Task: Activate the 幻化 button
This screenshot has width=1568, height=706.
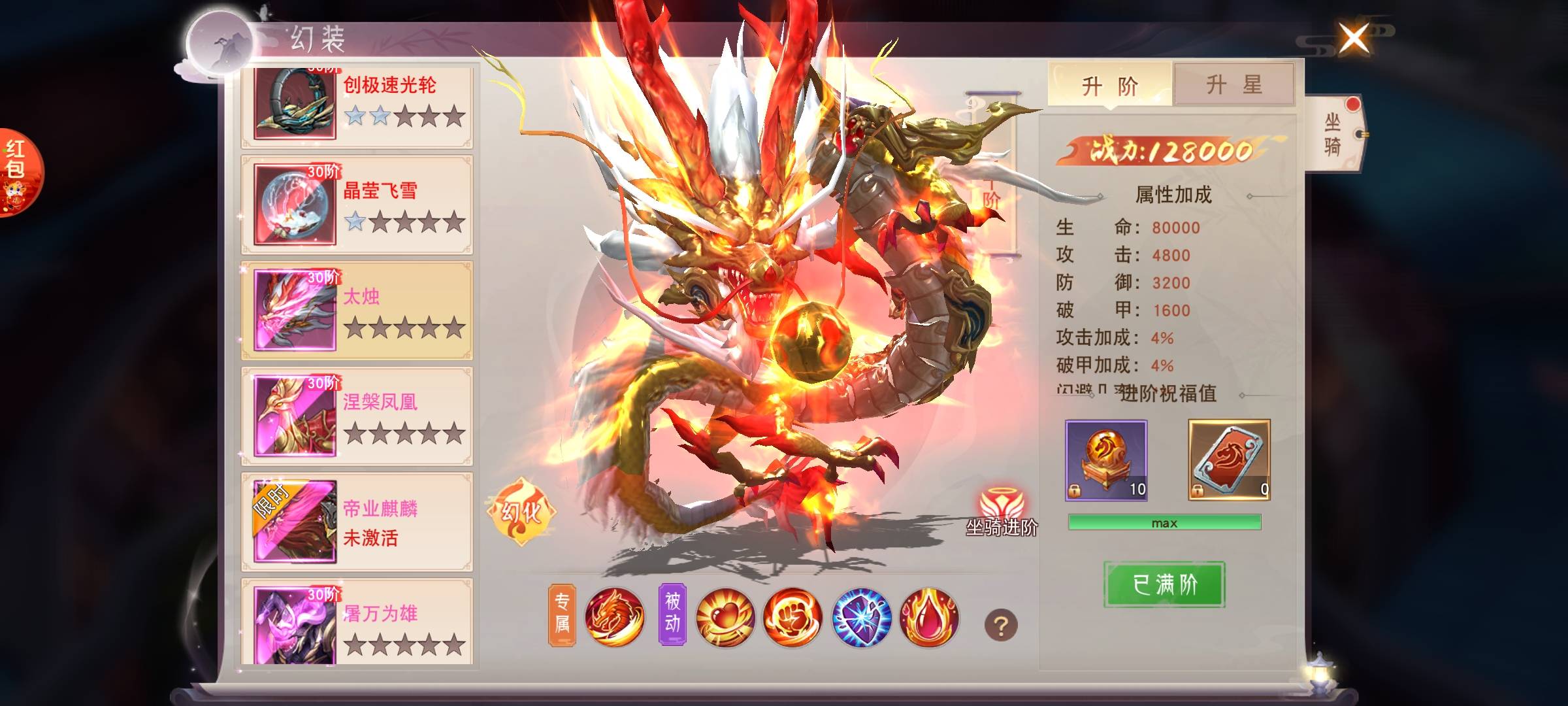Action: (x=521, y=512)
